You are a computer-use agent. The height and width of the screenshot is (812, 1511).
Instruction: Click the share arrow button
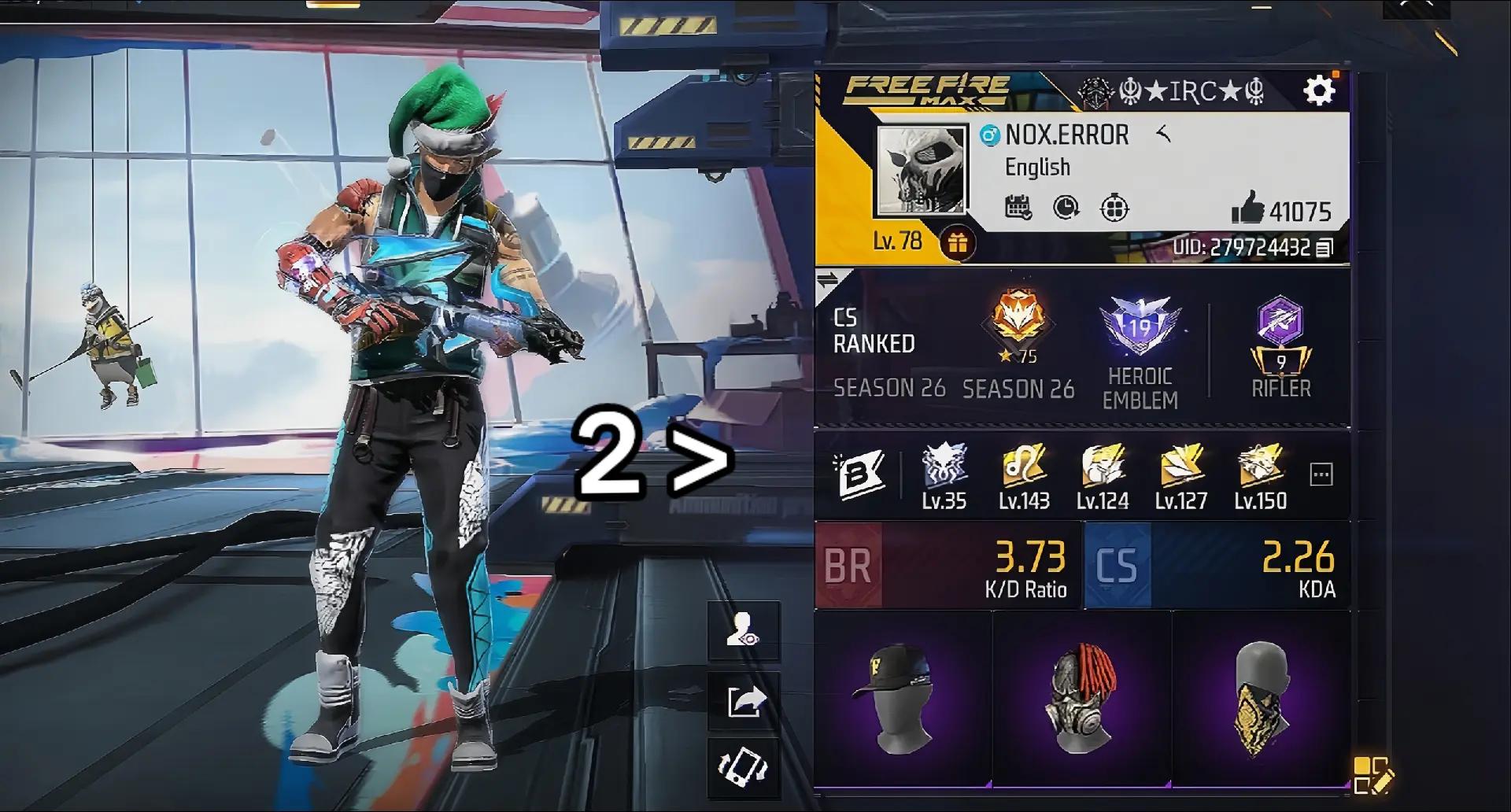coord(744,699)
